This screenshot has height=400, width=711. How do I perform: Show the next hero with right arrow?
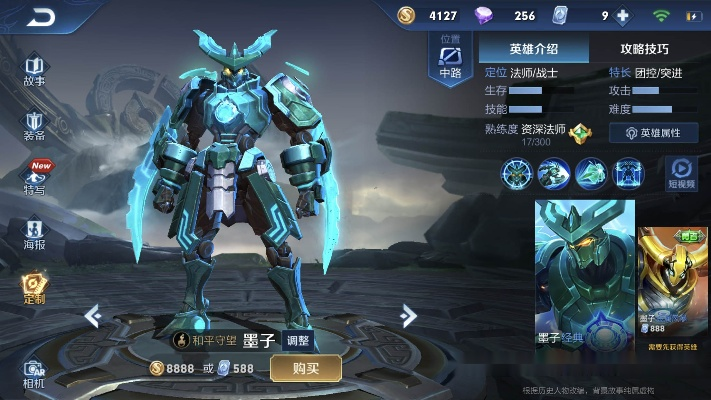coord(408,317)
